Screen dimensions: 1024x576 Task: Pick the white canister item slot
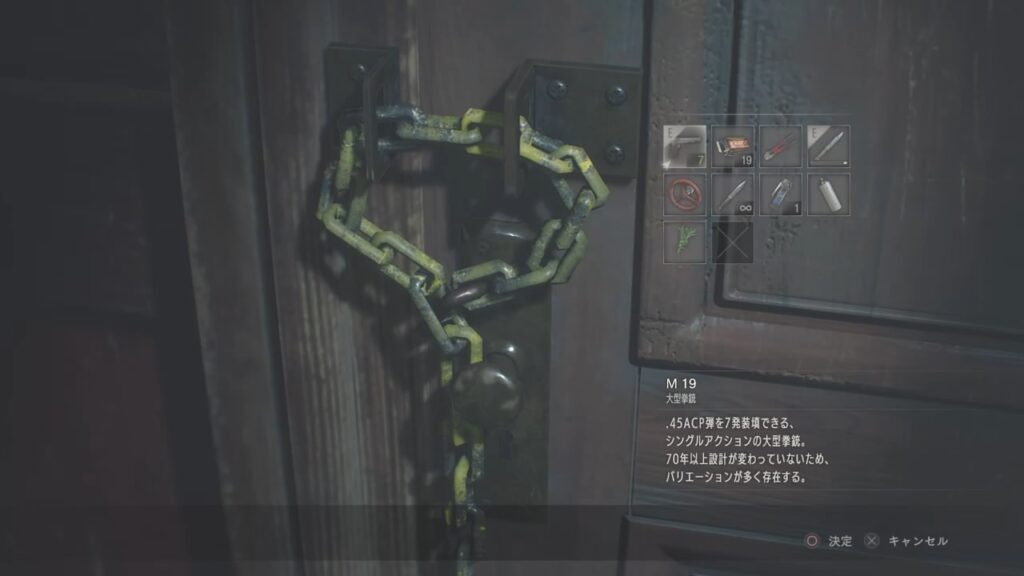tap(828, 193)
